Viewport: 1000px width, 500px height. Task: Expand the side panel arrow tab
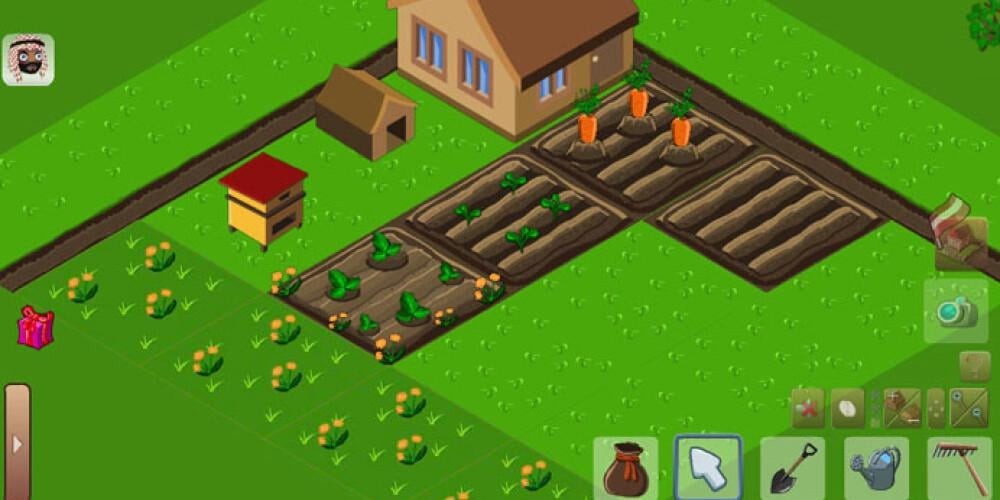point(17,441)
